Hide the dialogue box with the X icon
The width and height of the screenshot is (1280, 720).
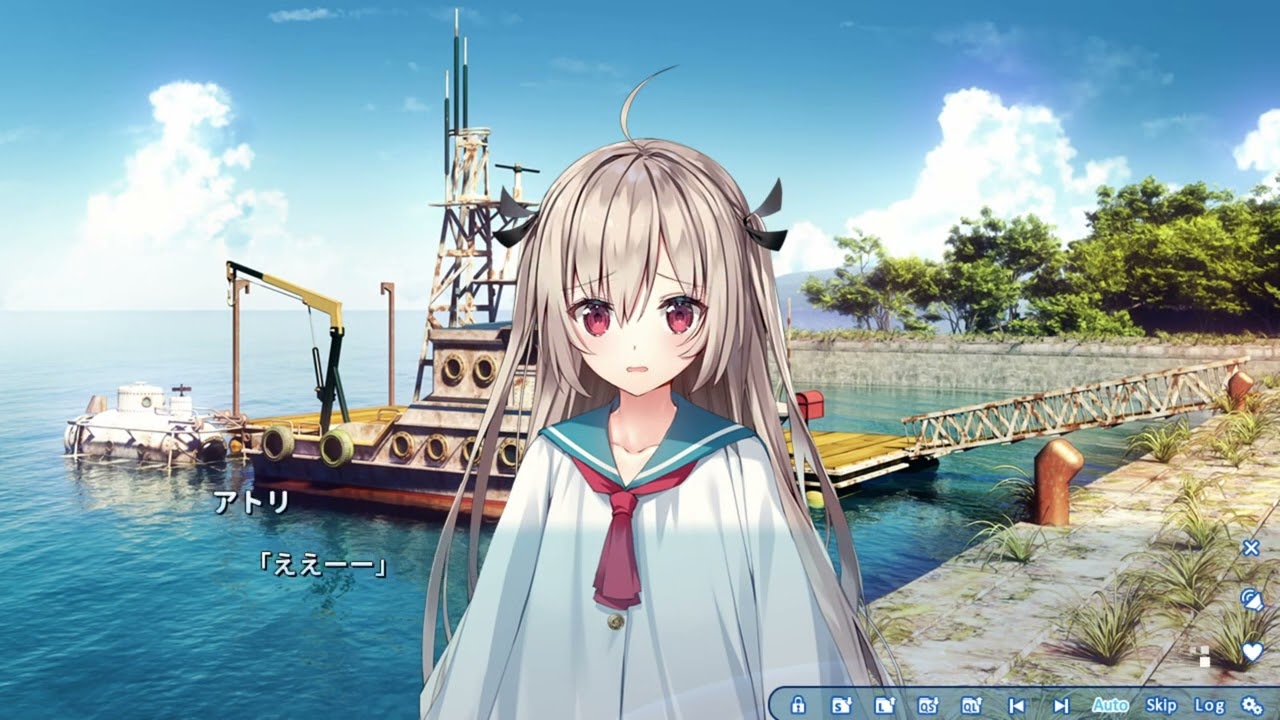click(x=1249, y=547)
